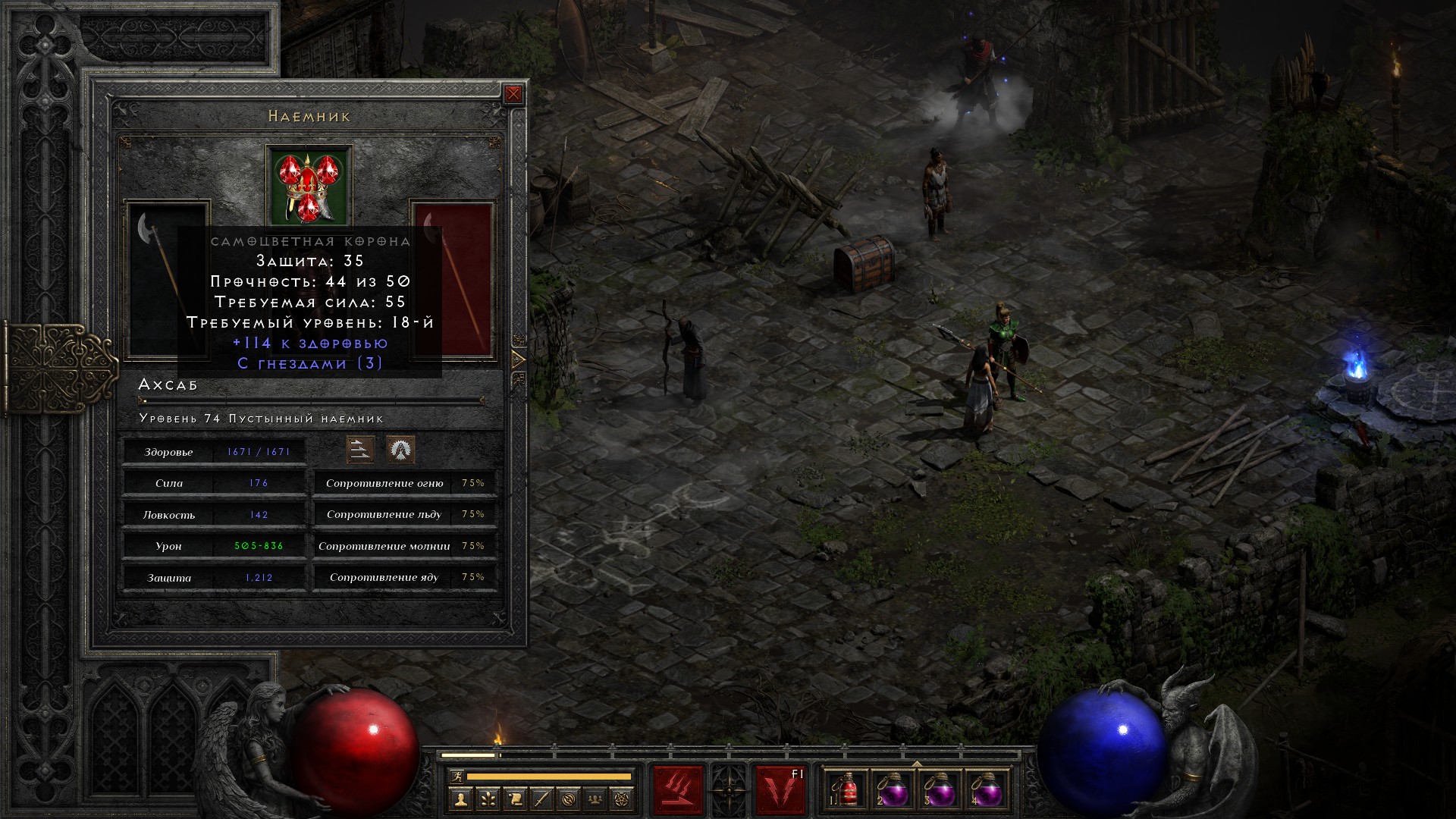This screenshot has height=819, width=1456.
Task: Click the pentagram menu button
Action: pyautogui.click(x=624, y=798)
